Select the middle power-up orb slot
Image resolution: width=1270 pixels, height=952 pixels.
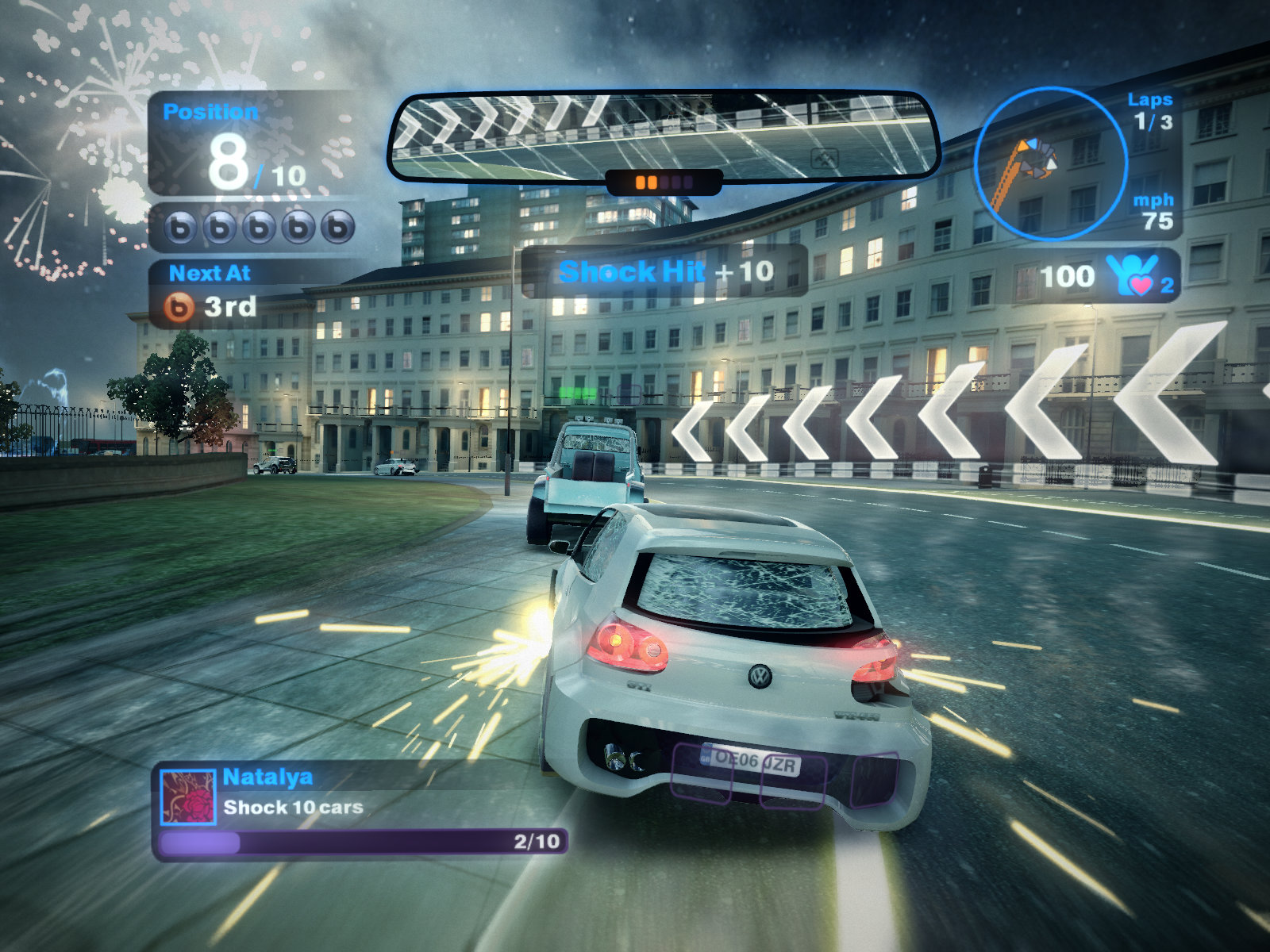click(x=259, y=229)
